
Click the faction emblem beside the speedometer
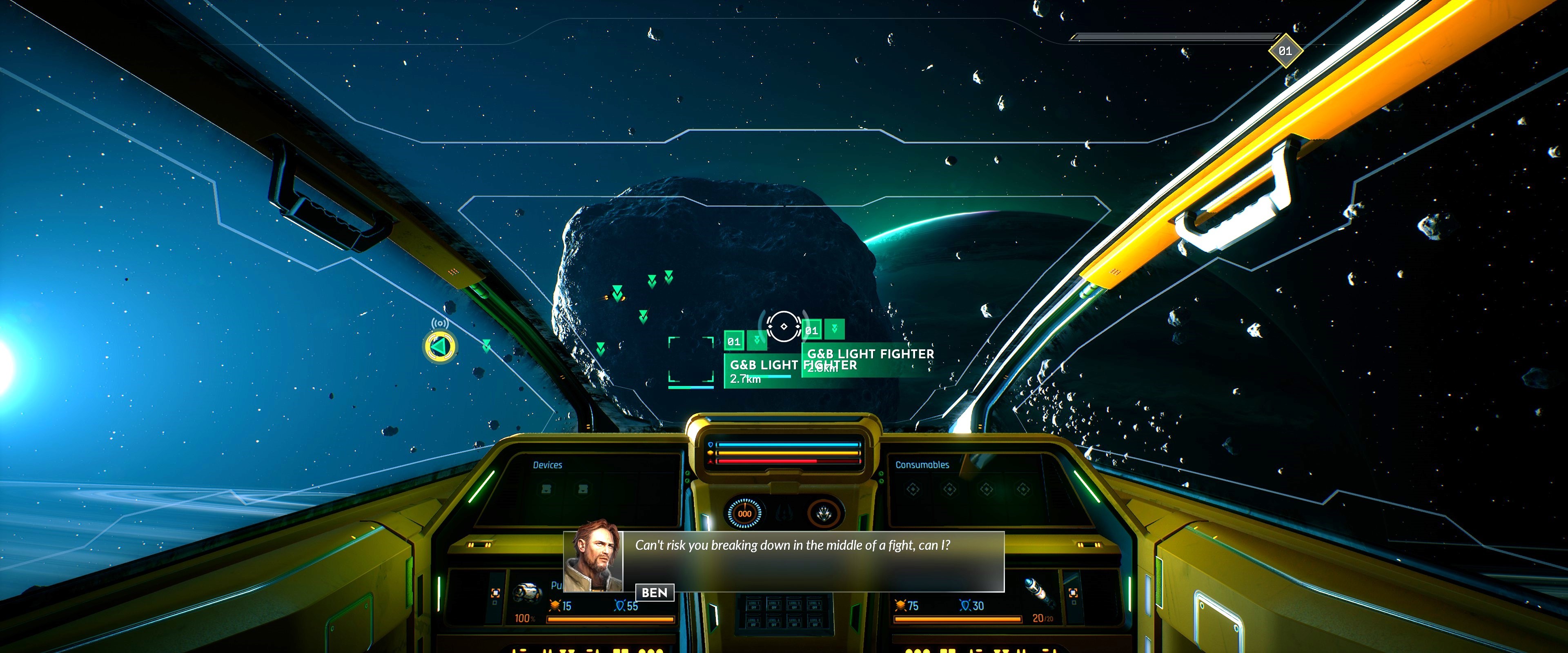coord(784,513)
